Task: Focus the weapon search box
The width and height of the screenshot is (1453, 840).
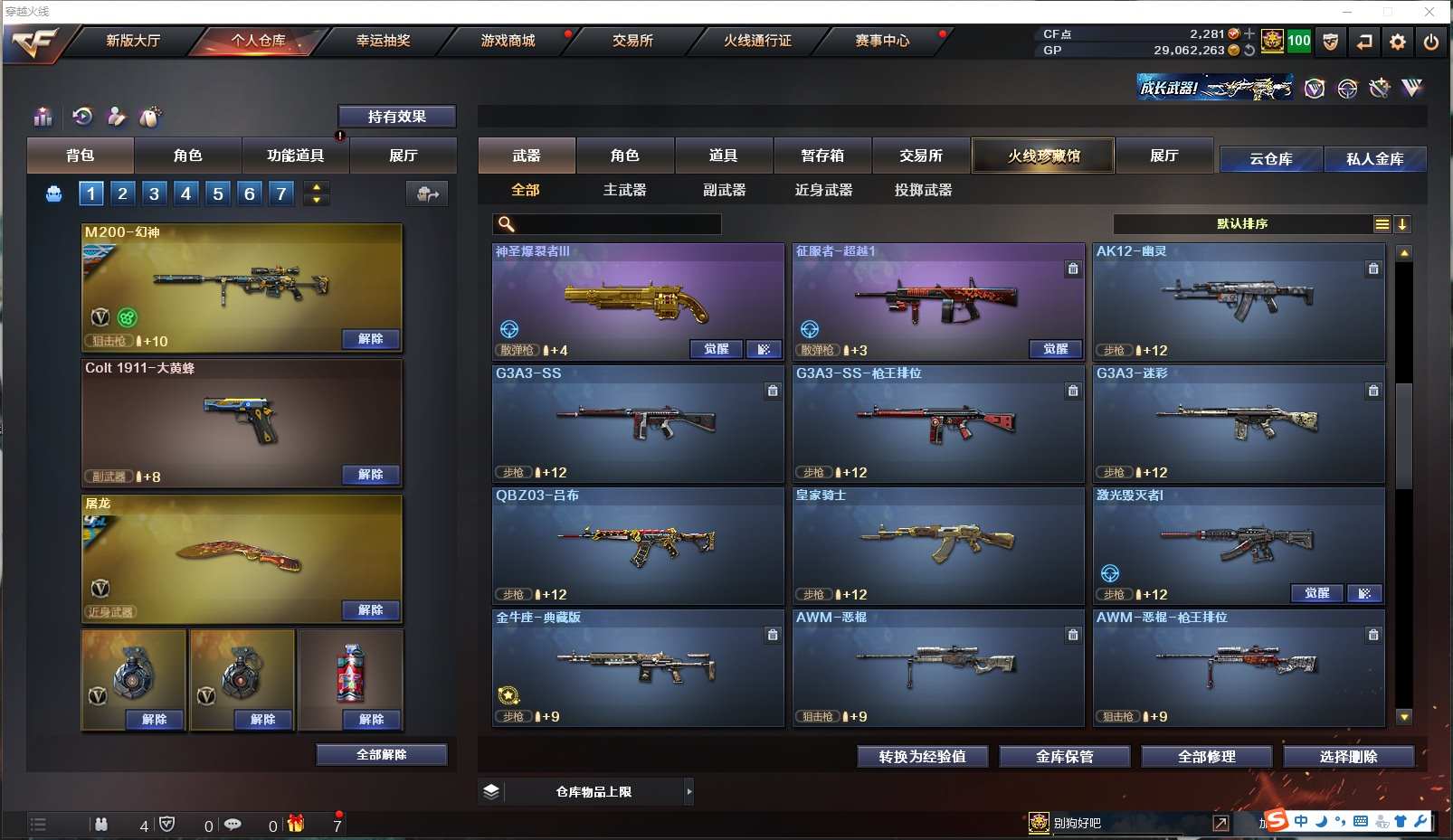Action: click(x=617, y=224)
